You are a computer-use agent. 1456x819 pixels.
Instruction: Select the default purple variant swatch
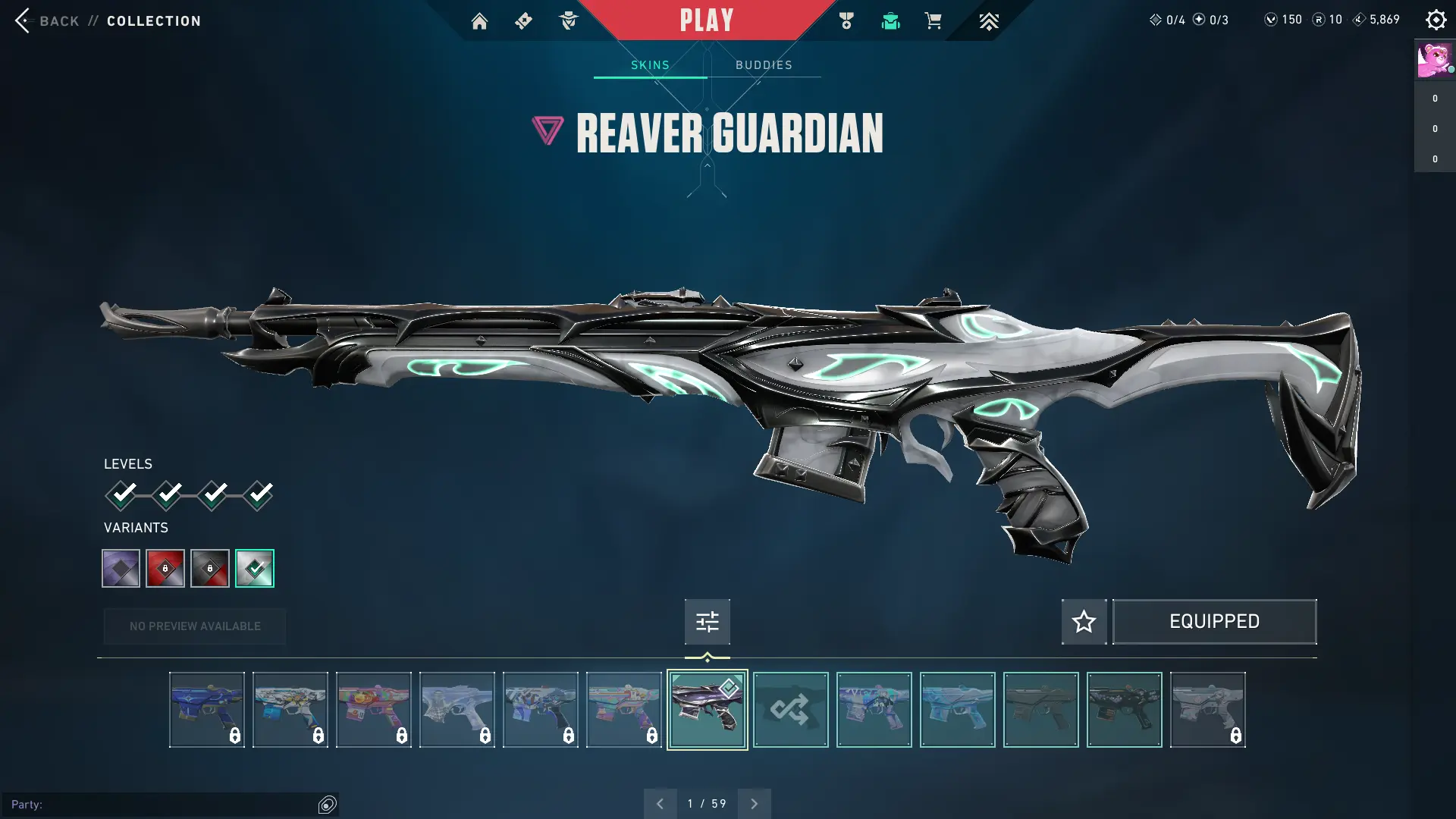click(x=121, y=568)
